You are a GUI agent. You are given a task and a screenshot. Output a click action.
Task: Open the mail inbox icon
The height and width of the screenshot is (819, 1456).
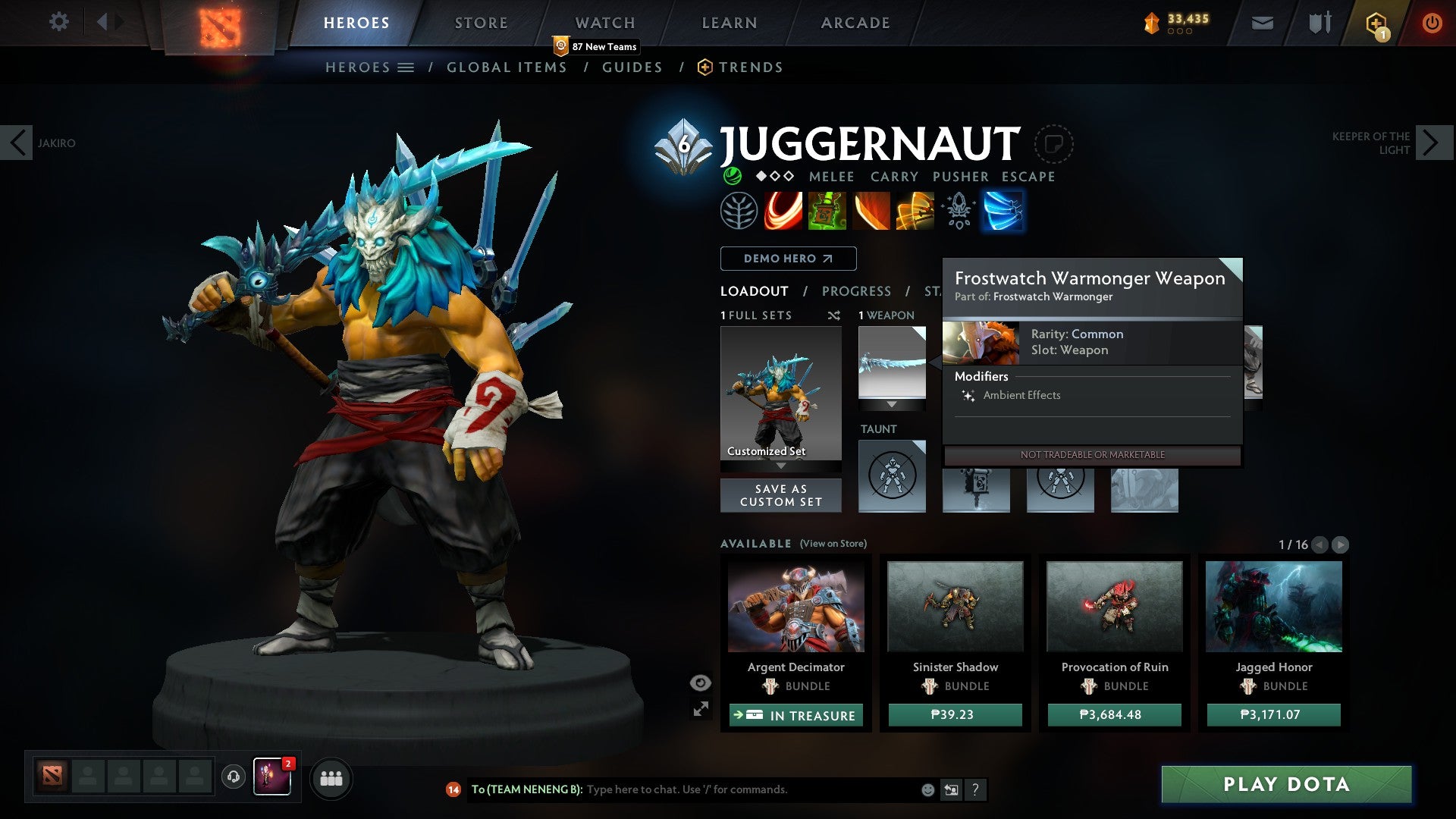pyautogui.click(x=1261, y=22)
